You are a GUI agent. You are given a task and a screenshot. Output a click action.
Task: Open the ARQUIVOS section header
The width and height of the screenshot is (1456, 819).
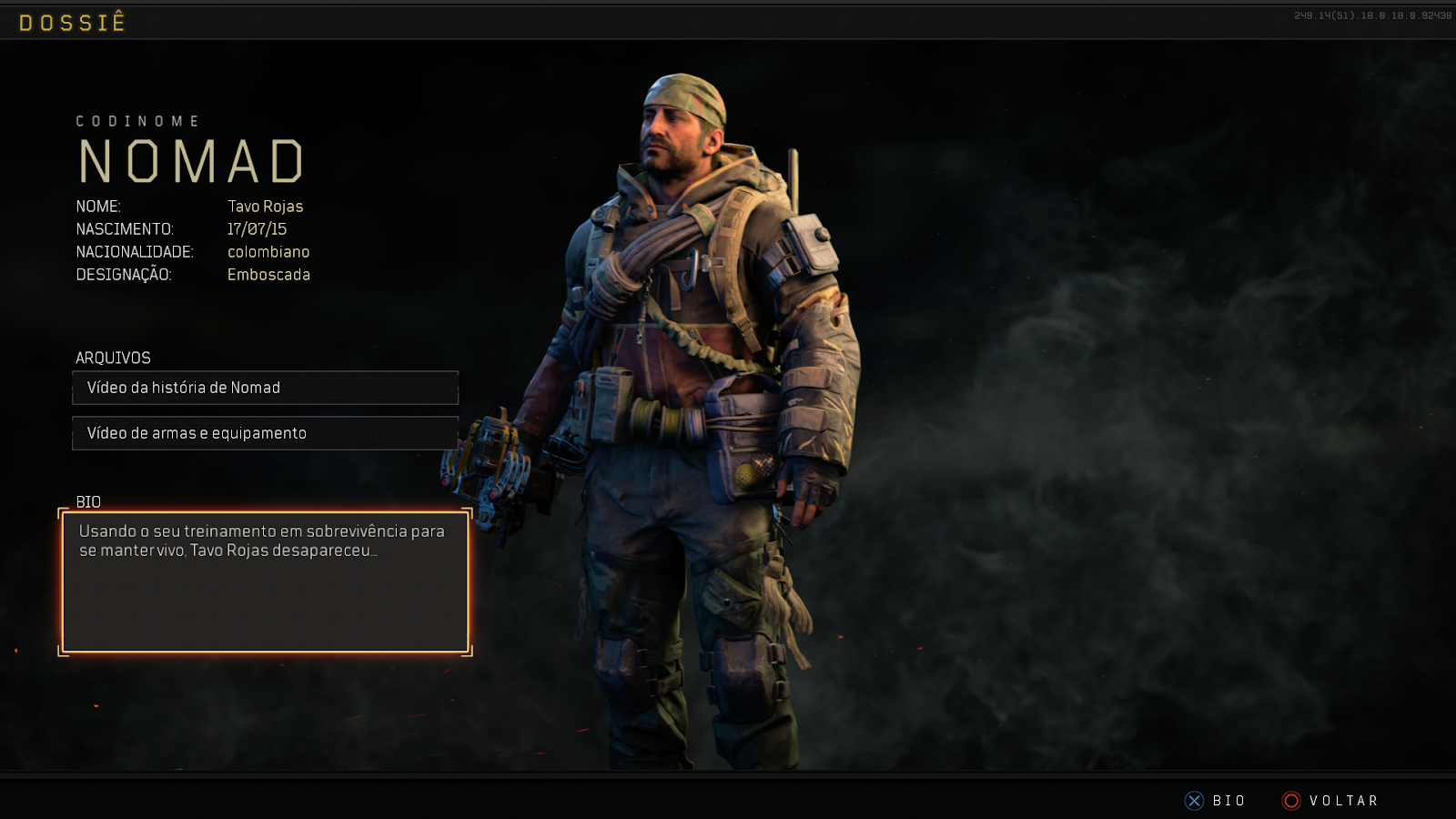click(113, 358)
